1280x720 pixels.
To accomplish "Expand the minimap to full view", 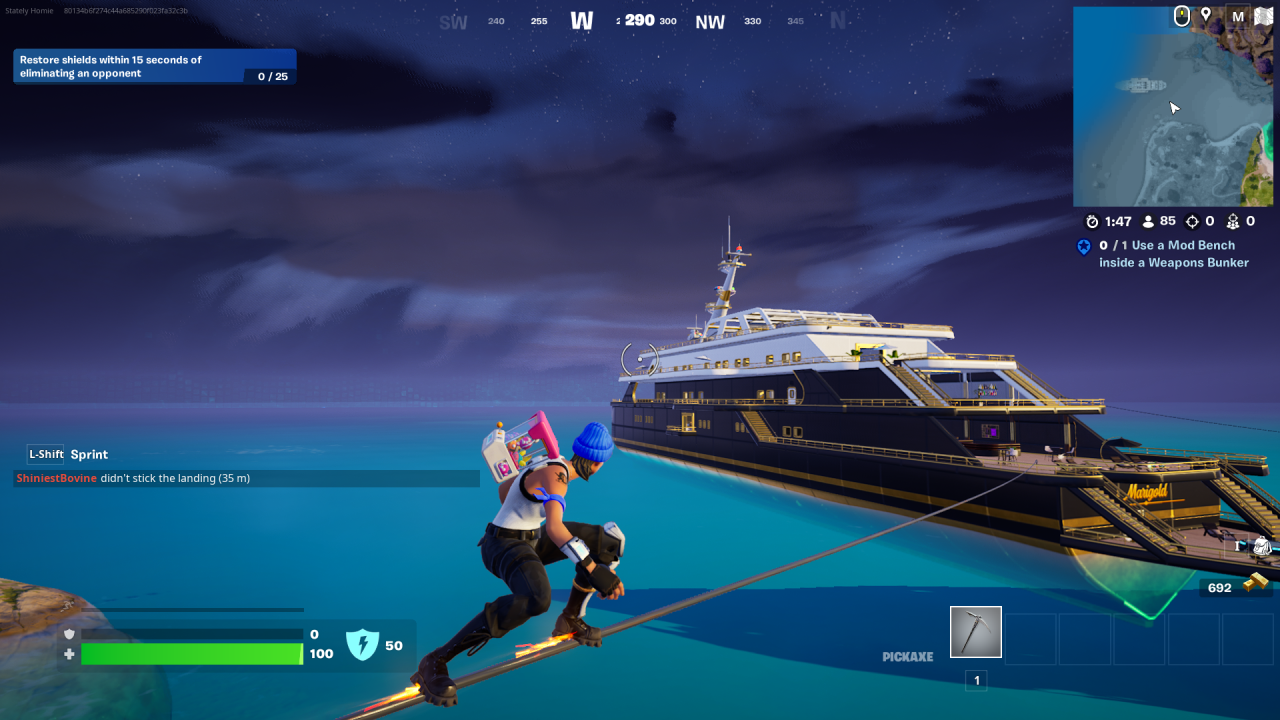I will click(1172, 105).
